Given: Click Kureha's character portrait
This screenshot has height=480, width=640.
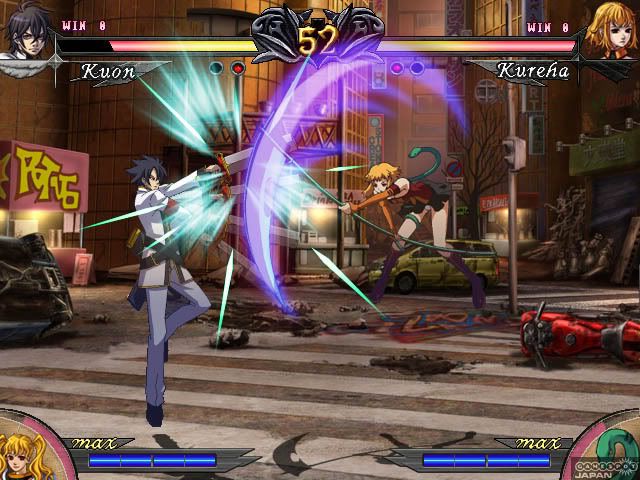Looking at the screenshot, I should pos(613,30).
